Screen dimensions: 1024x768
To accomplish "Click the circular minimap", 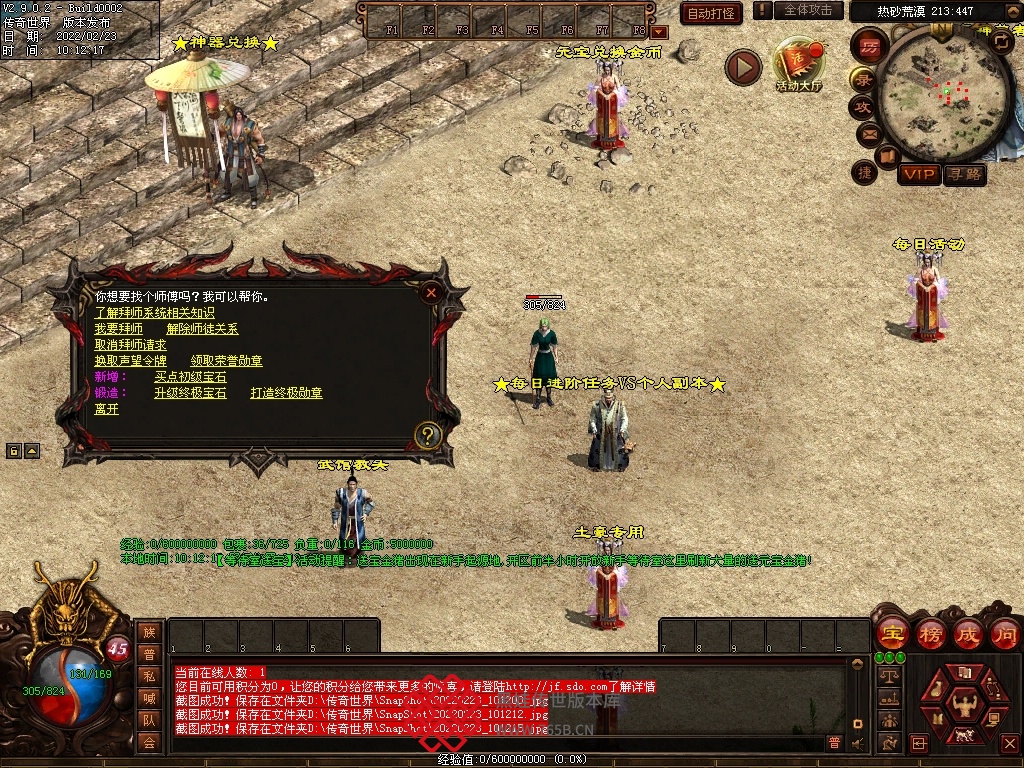I will click(x=938, y=94).
